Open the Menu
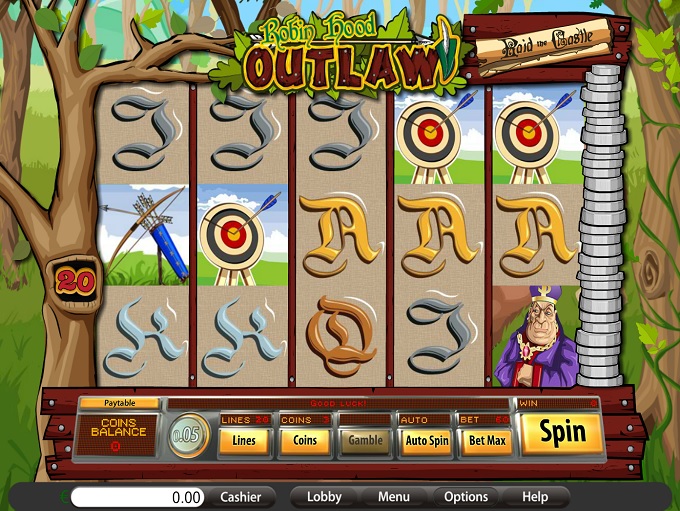The width and height of the screenshot is (680, 511). (x=393, y=497)
